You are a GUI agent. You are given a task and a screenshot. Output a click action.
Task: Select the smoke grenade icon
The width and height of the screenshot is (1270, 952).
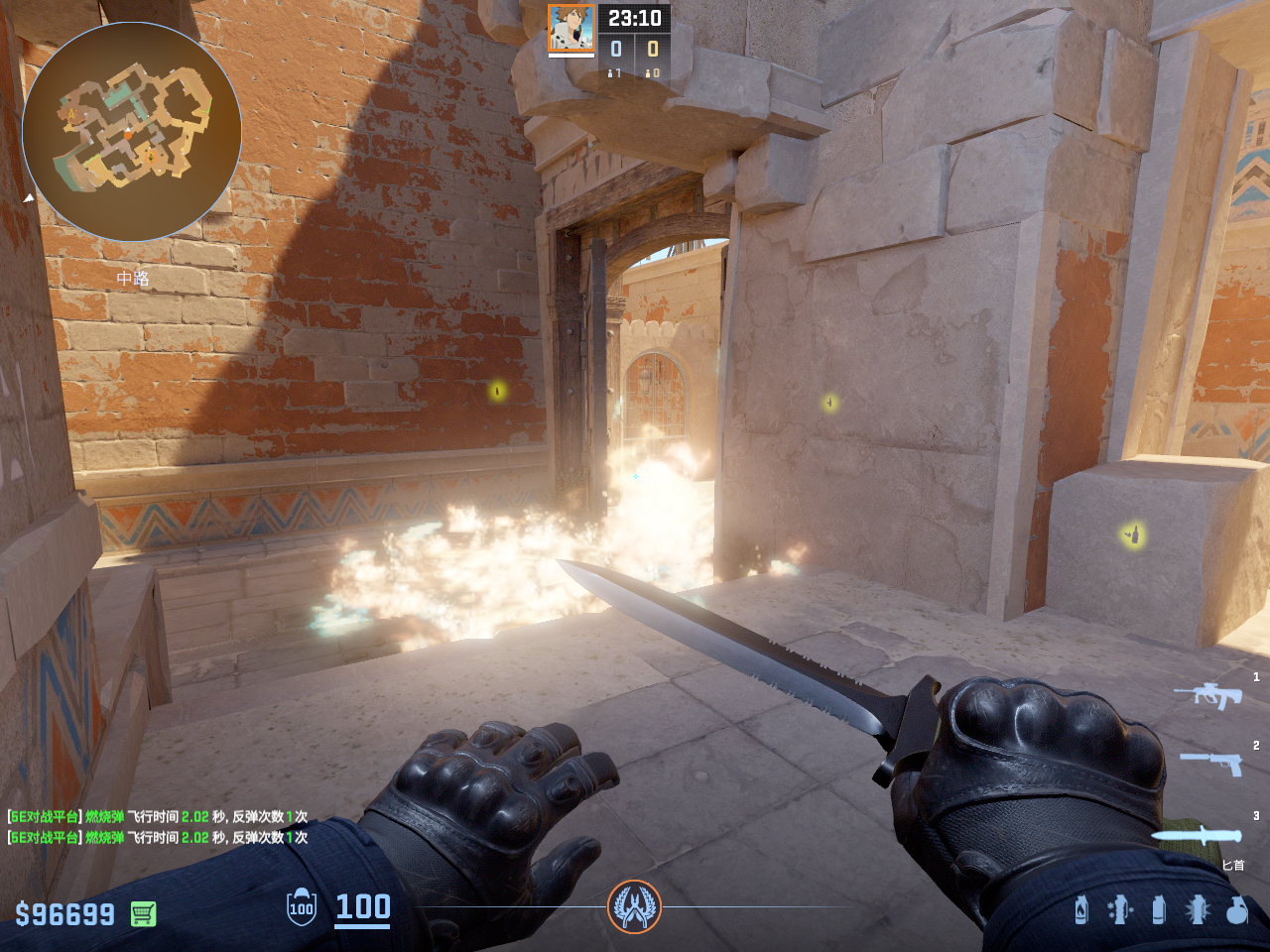pos(1158,909)
